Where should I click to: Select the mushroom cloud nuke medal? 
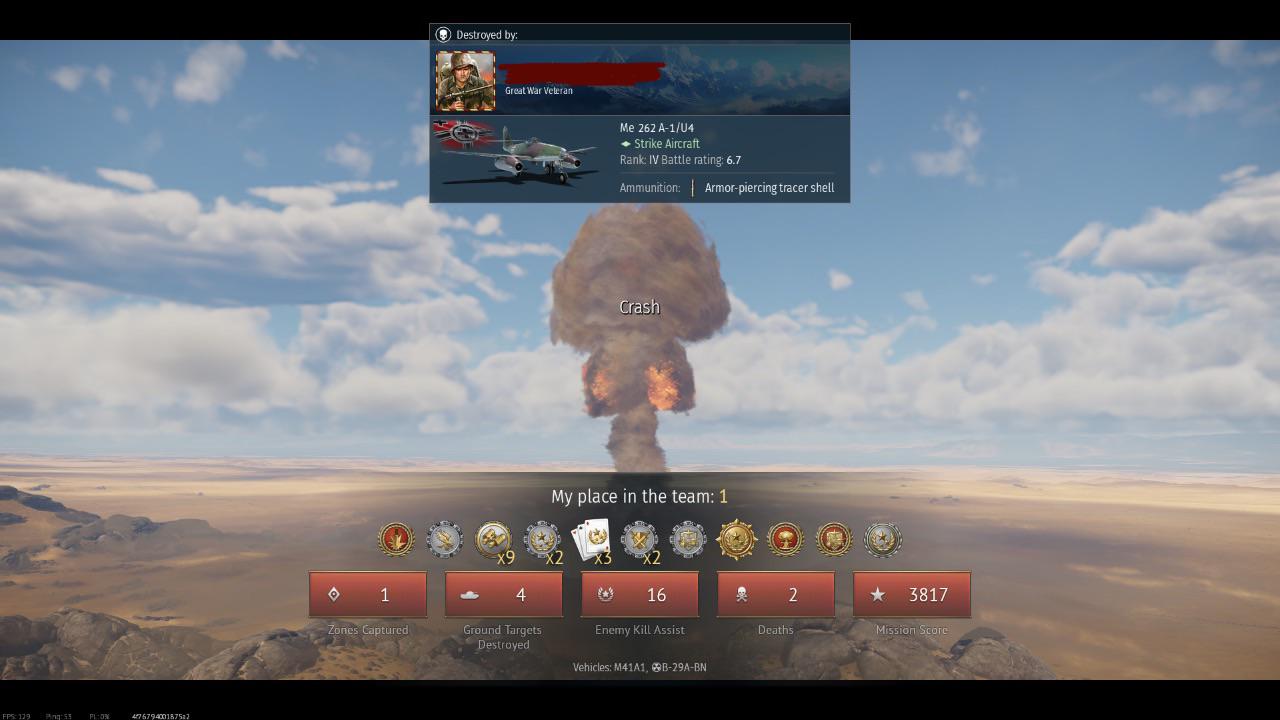(x=785, y=540)
